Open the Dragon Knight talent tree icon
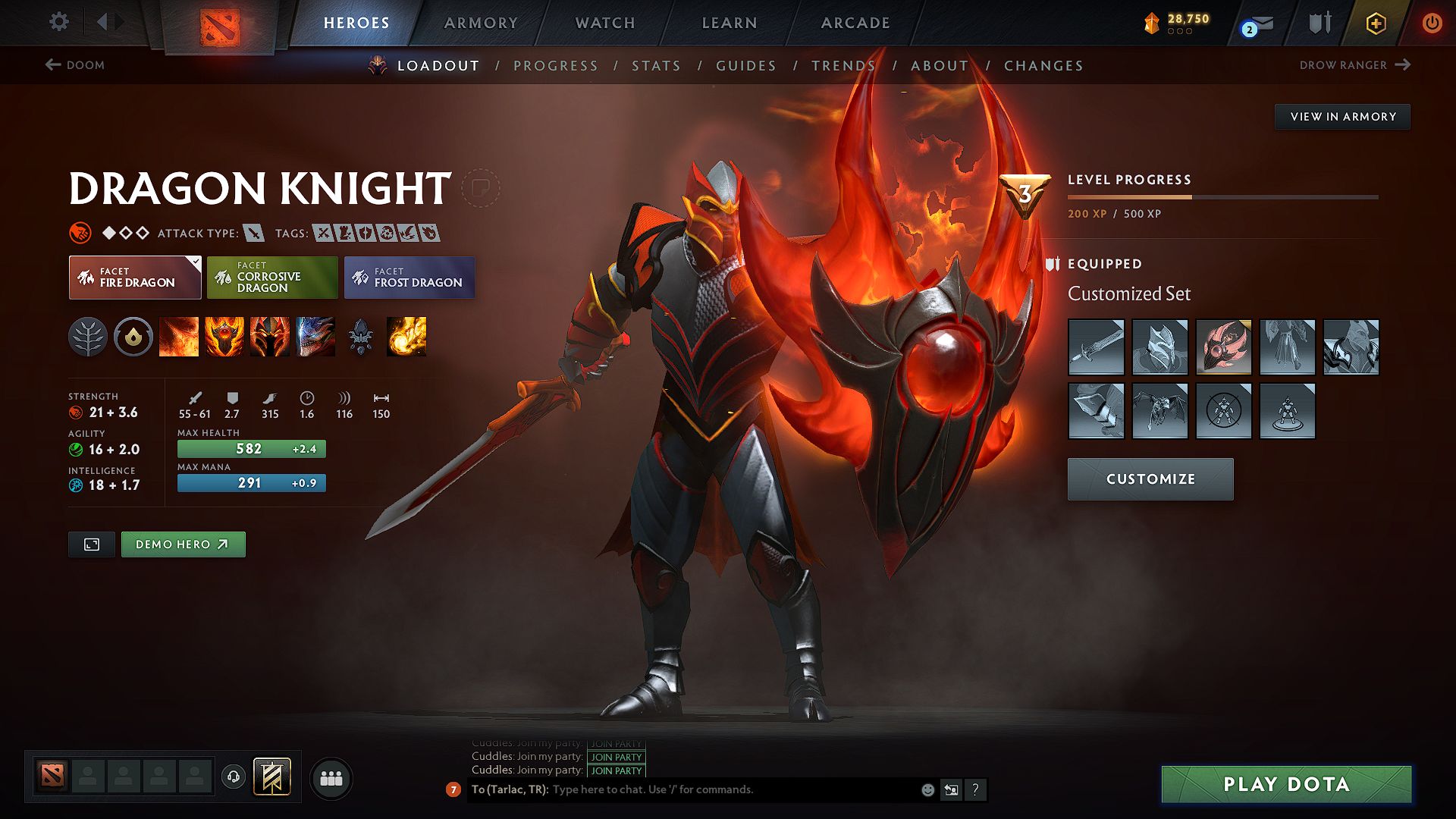The image size is (1456, 819). pos(89,337)
